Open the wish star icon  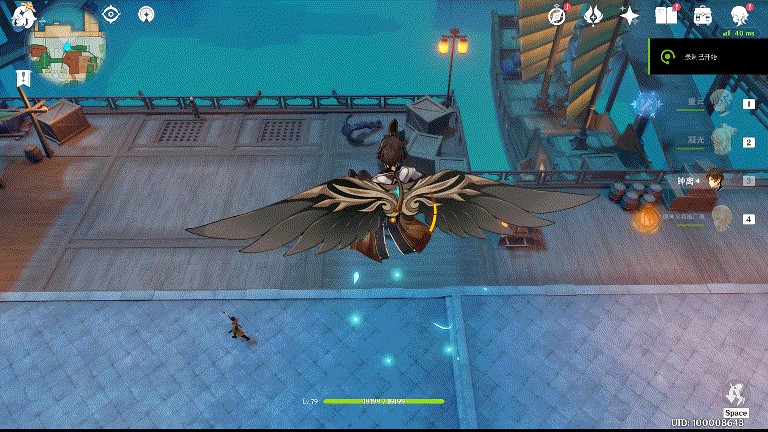pyautogui.click(x=629, y=15)
